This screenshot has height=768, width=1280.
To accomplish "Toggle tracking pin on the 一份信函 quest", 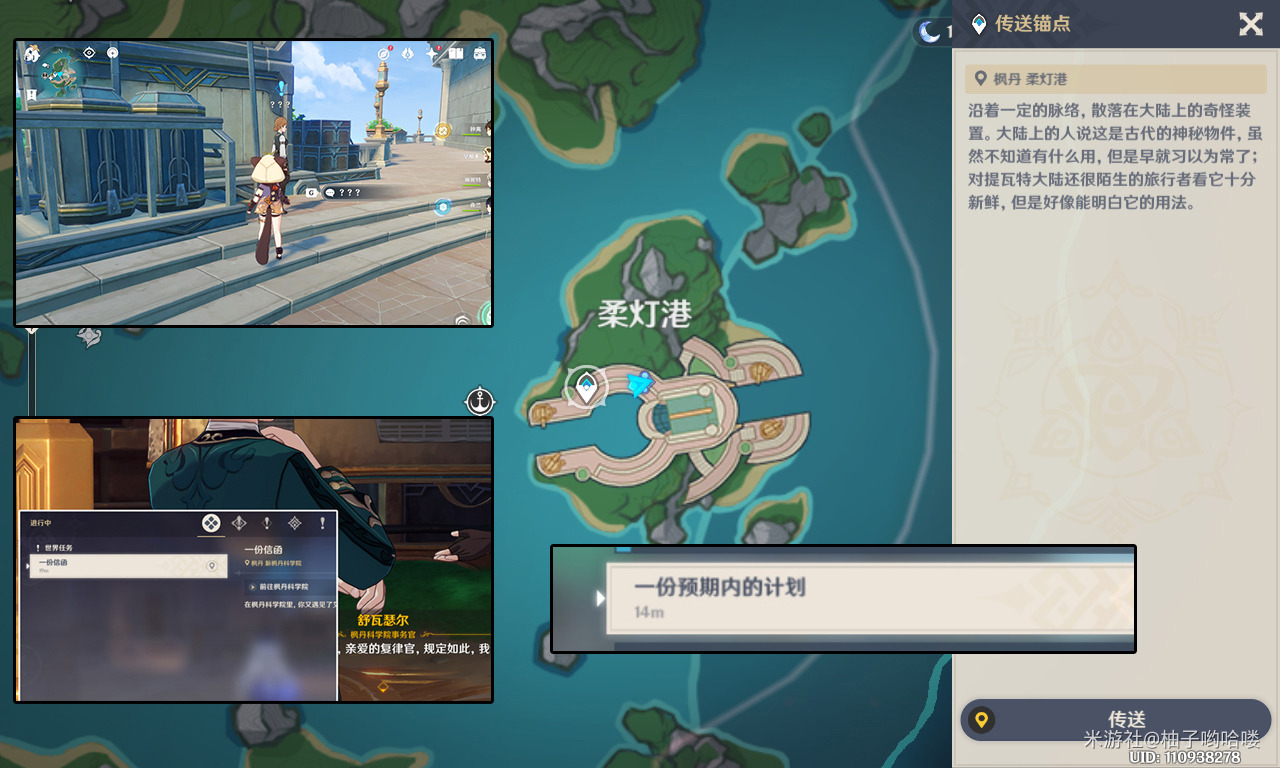I will point(212,566).
